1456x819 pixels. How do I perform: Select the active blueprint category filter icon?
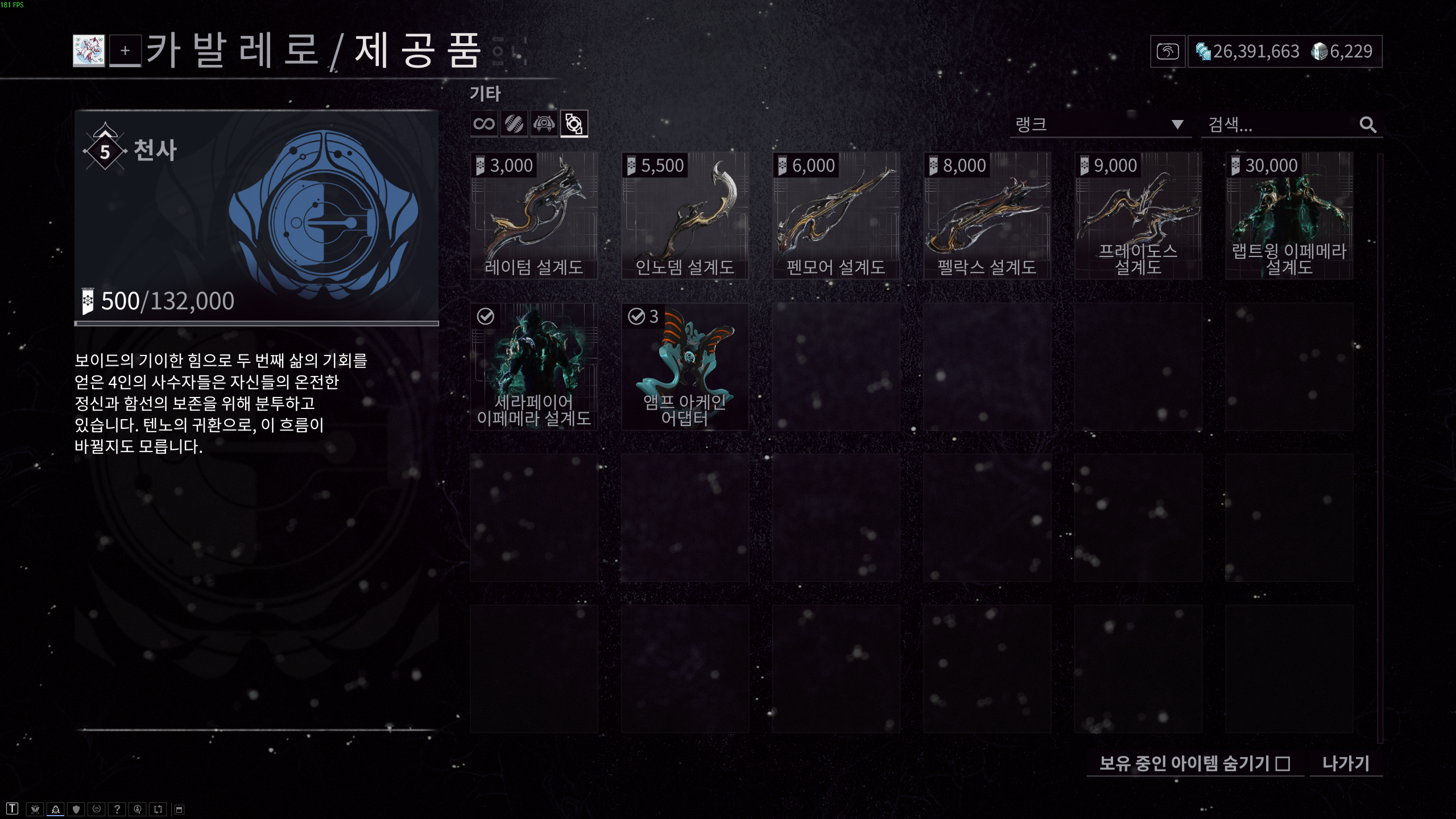574,123
